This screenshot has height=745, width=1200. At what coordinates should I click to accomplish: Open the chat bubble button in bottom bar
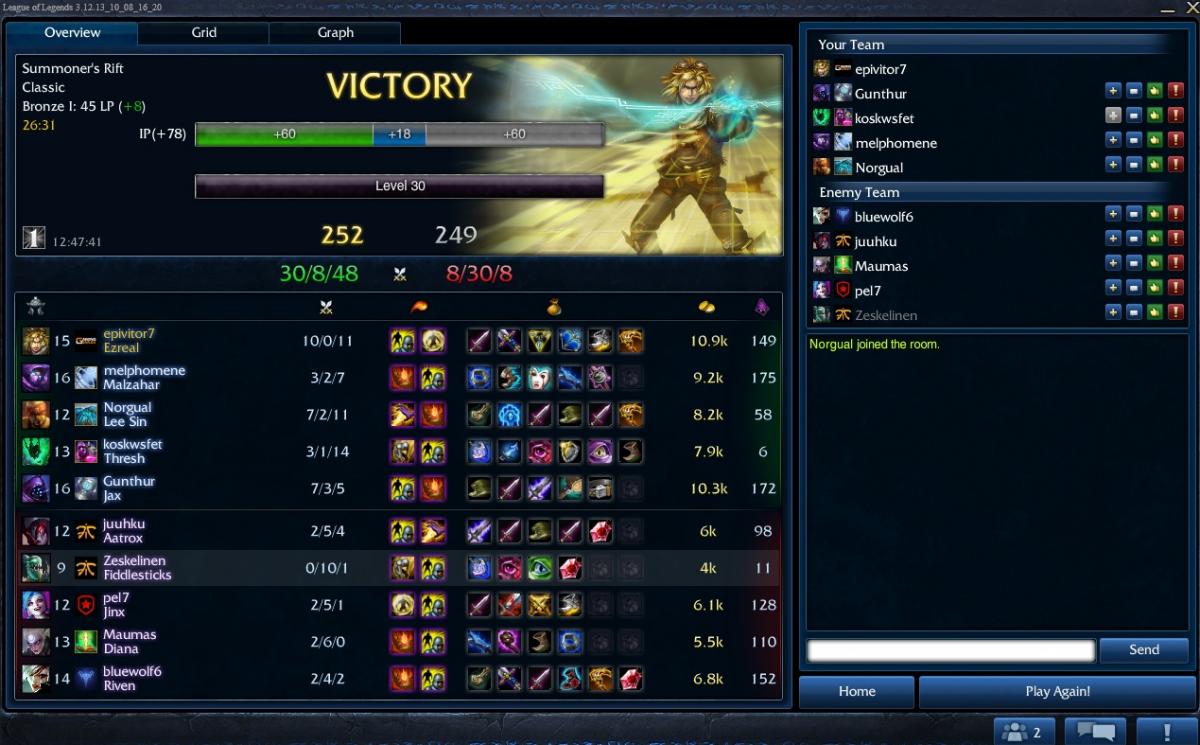(1094, 732)
